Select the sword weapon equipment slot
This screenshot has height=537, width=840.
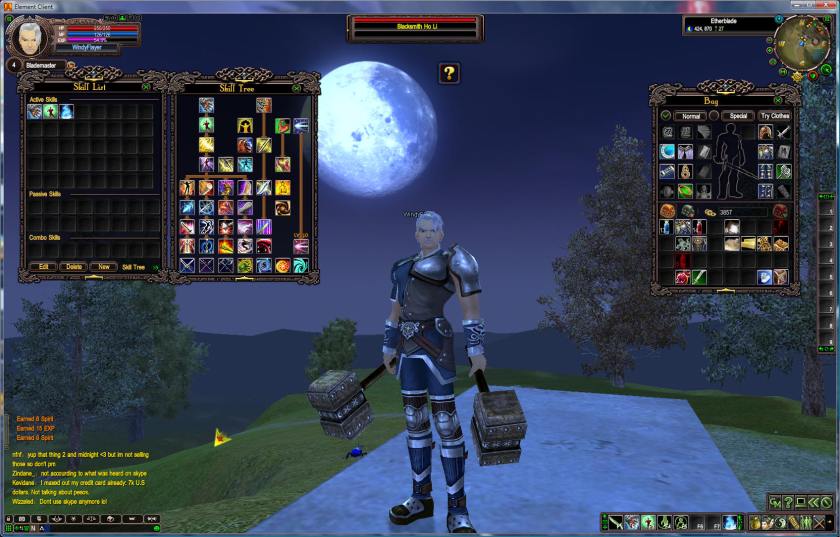pyautogui.click(x=784, y=132)
